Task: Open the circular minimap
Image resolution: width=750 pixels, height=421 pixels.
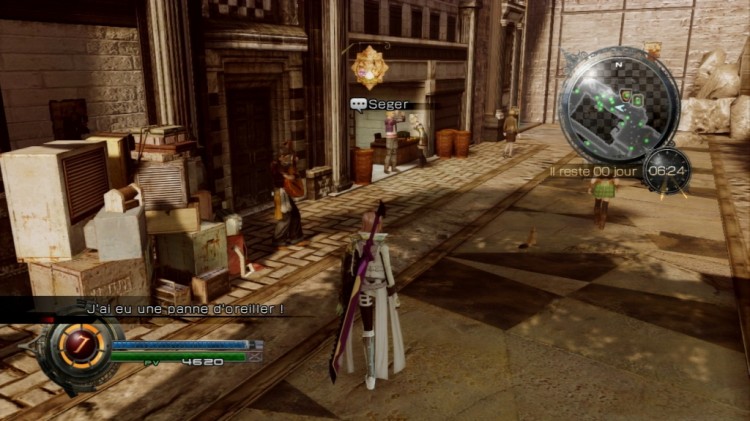Action: click(619, 106)
